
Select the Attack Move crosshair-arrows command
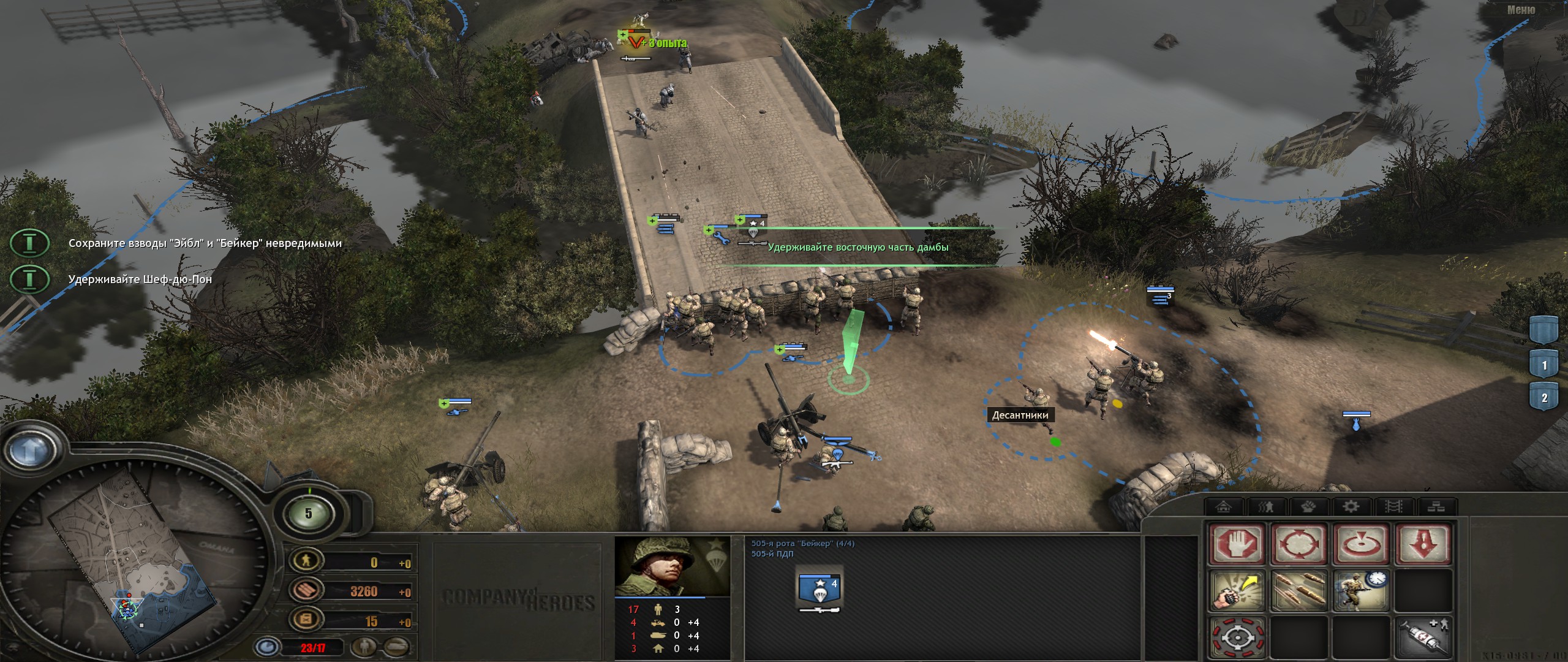[x=1299, y=544]
